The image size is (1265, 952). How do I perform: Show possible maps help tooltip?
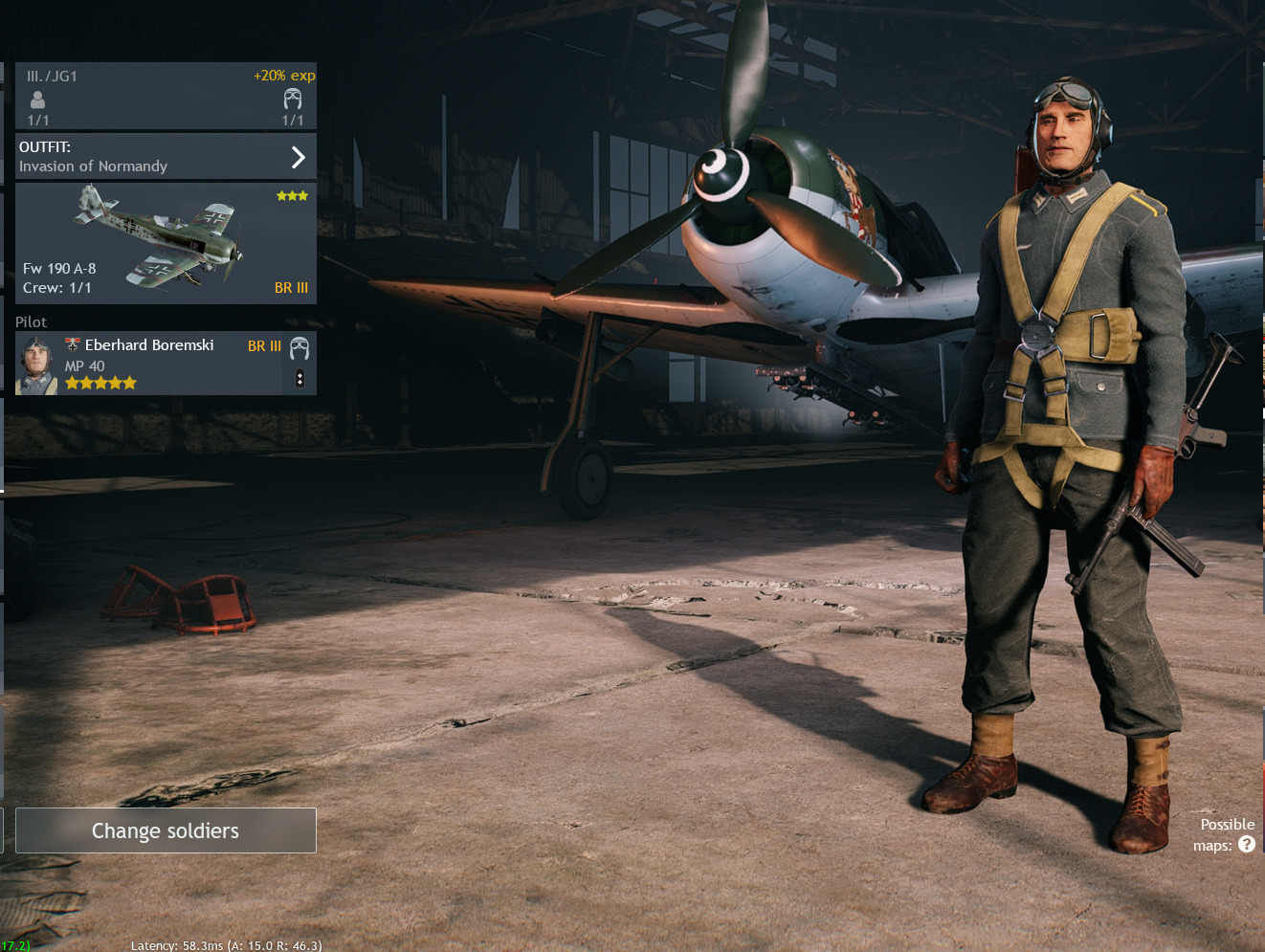click(x=1246, y=844)
